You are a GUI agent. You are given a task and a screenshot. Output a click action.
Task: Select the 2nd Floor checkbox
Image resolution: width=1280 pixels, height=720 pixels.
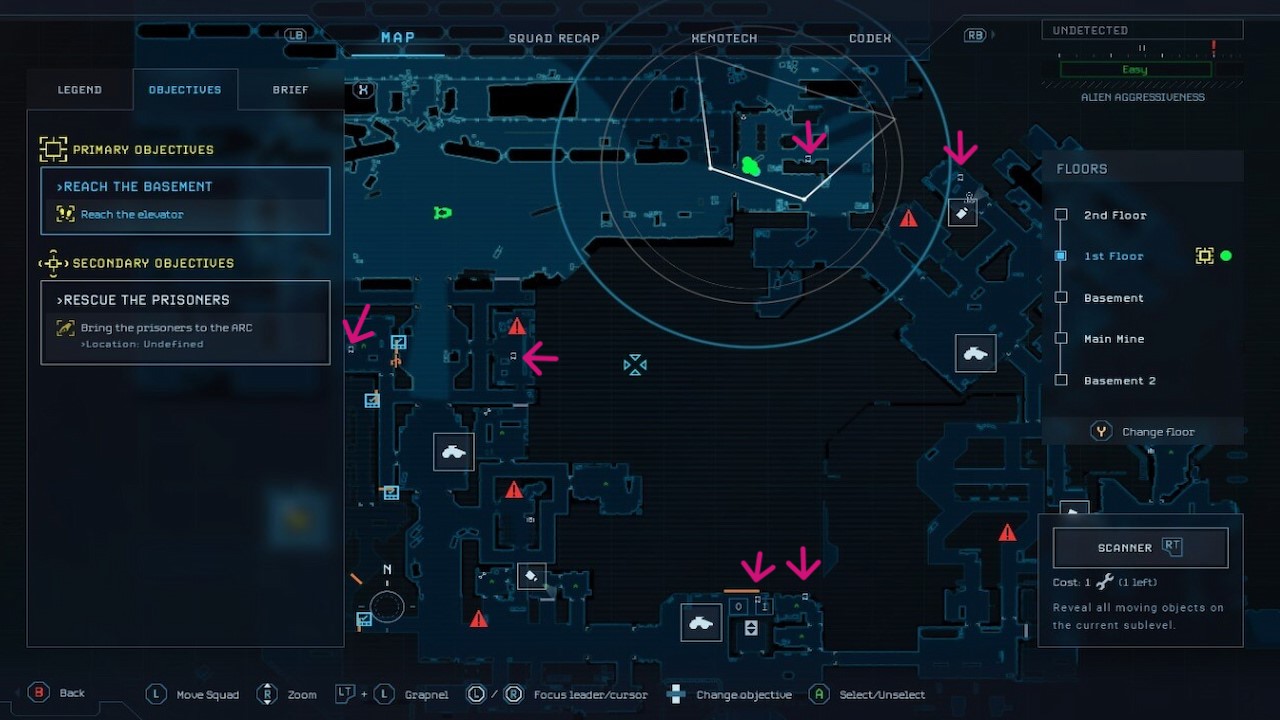click(x=1060, y=214)
